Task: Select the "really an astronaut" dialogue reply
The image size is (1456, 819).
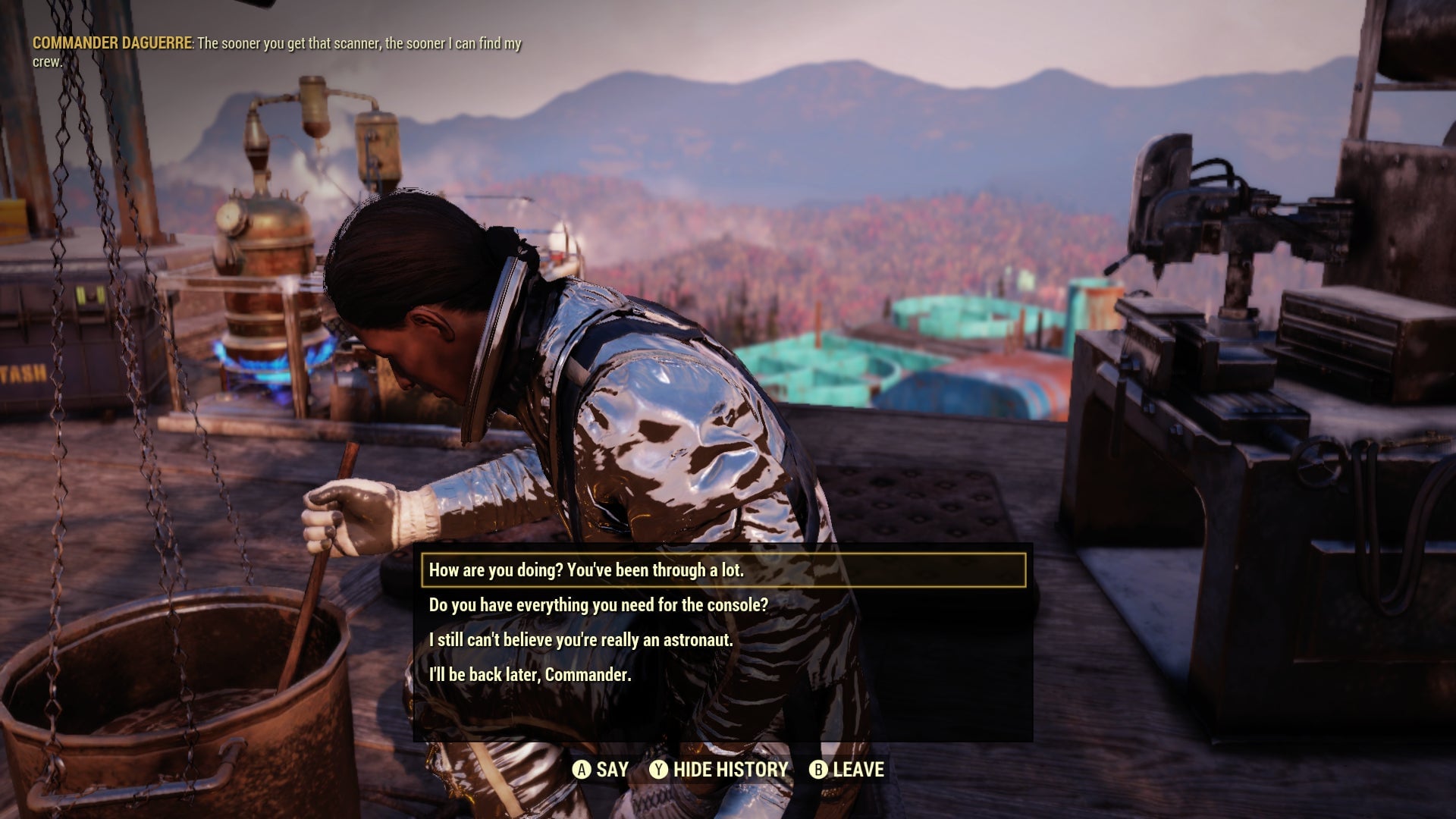Action: coord(581,640)
